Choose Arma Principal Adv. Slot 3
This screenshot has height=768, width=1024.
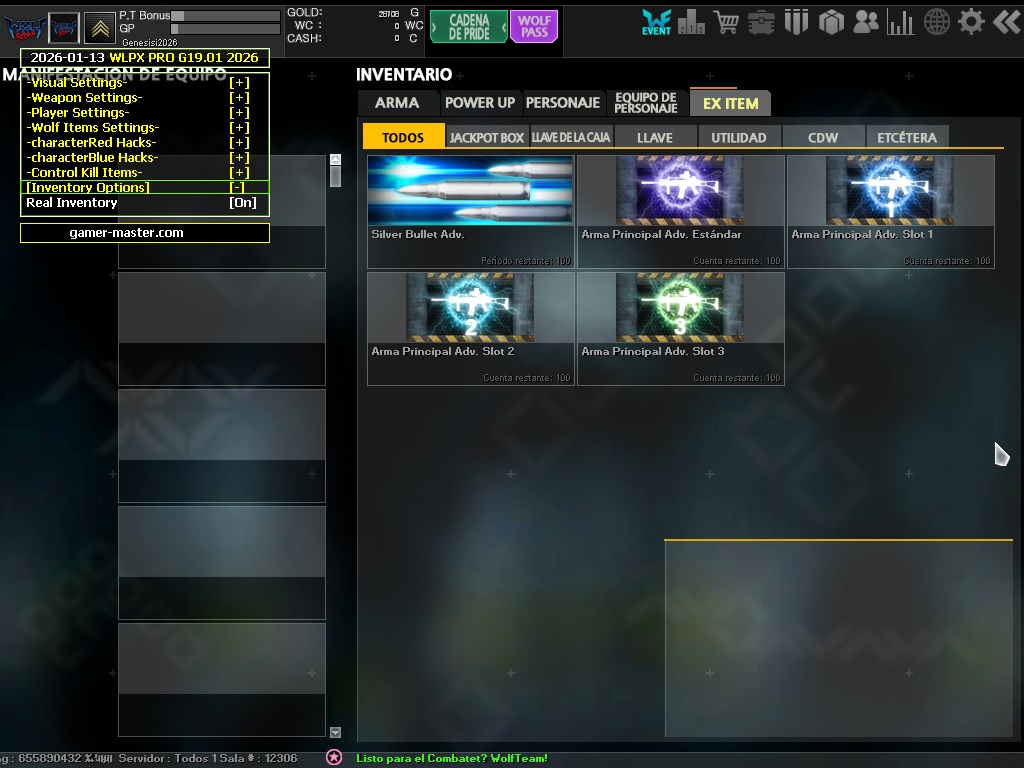coord(681,328)
